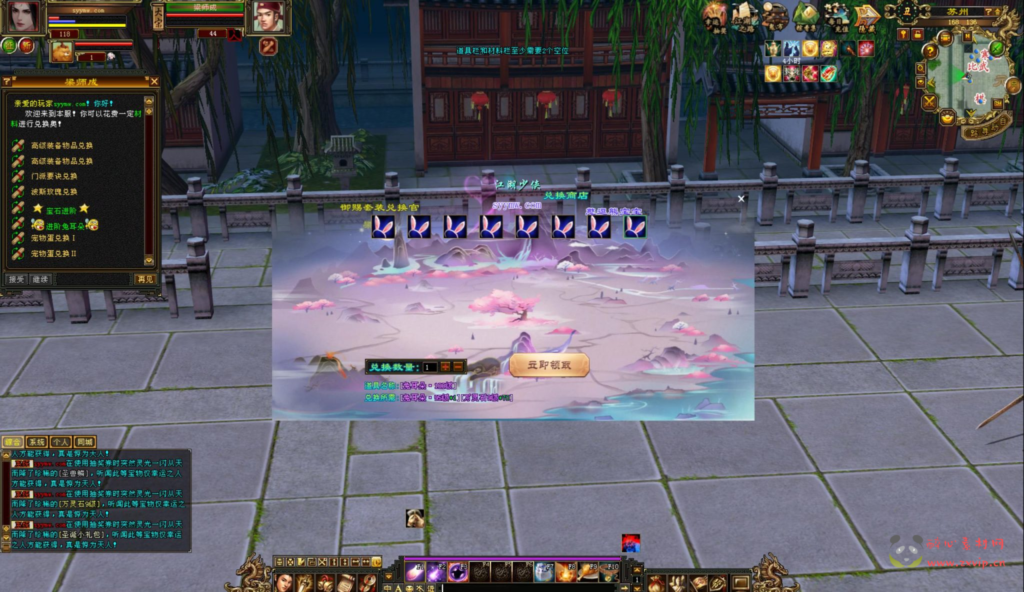Click the 再见 goodbye button
This screenshot has width=1024, height=592.
pyautogui.click(x=146, y=279)
